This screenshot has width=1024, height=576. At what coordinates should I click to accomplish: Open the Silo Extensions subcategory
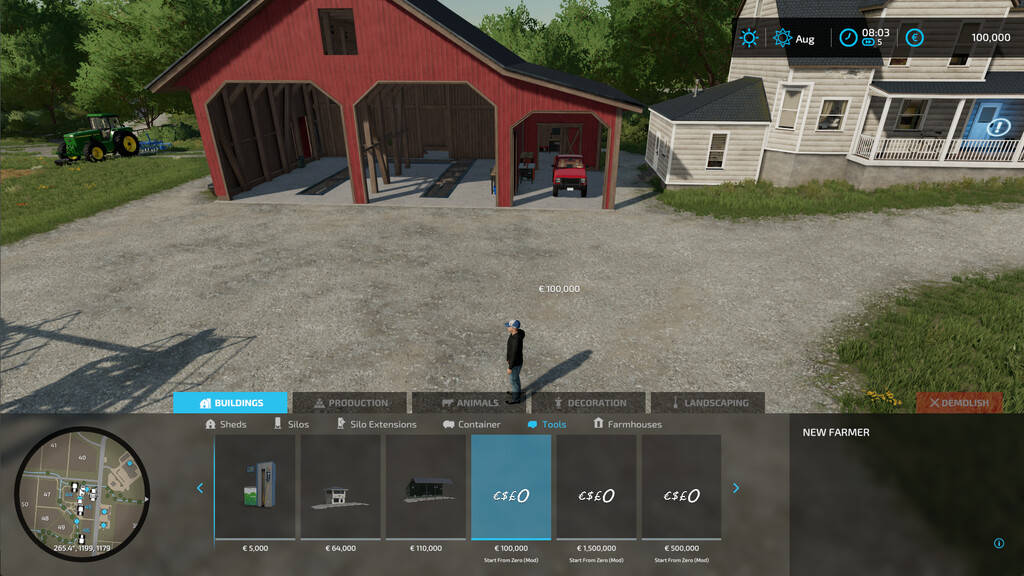click(x=376, y=424)
